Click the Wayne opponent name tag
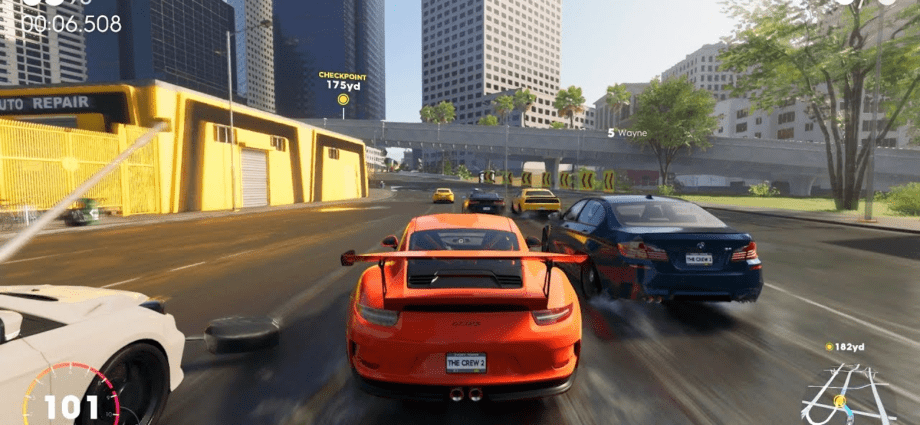Viewport: 920px width, 425px height. 627,132
